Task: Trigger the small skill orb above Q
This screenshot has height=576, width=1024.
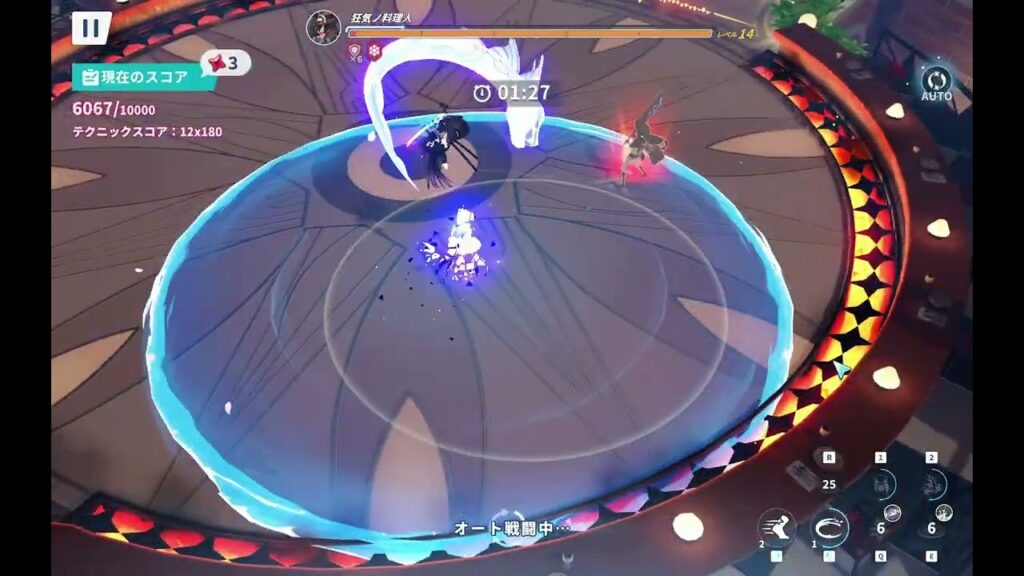Action: pyautogui.click(x=893, y=513)
